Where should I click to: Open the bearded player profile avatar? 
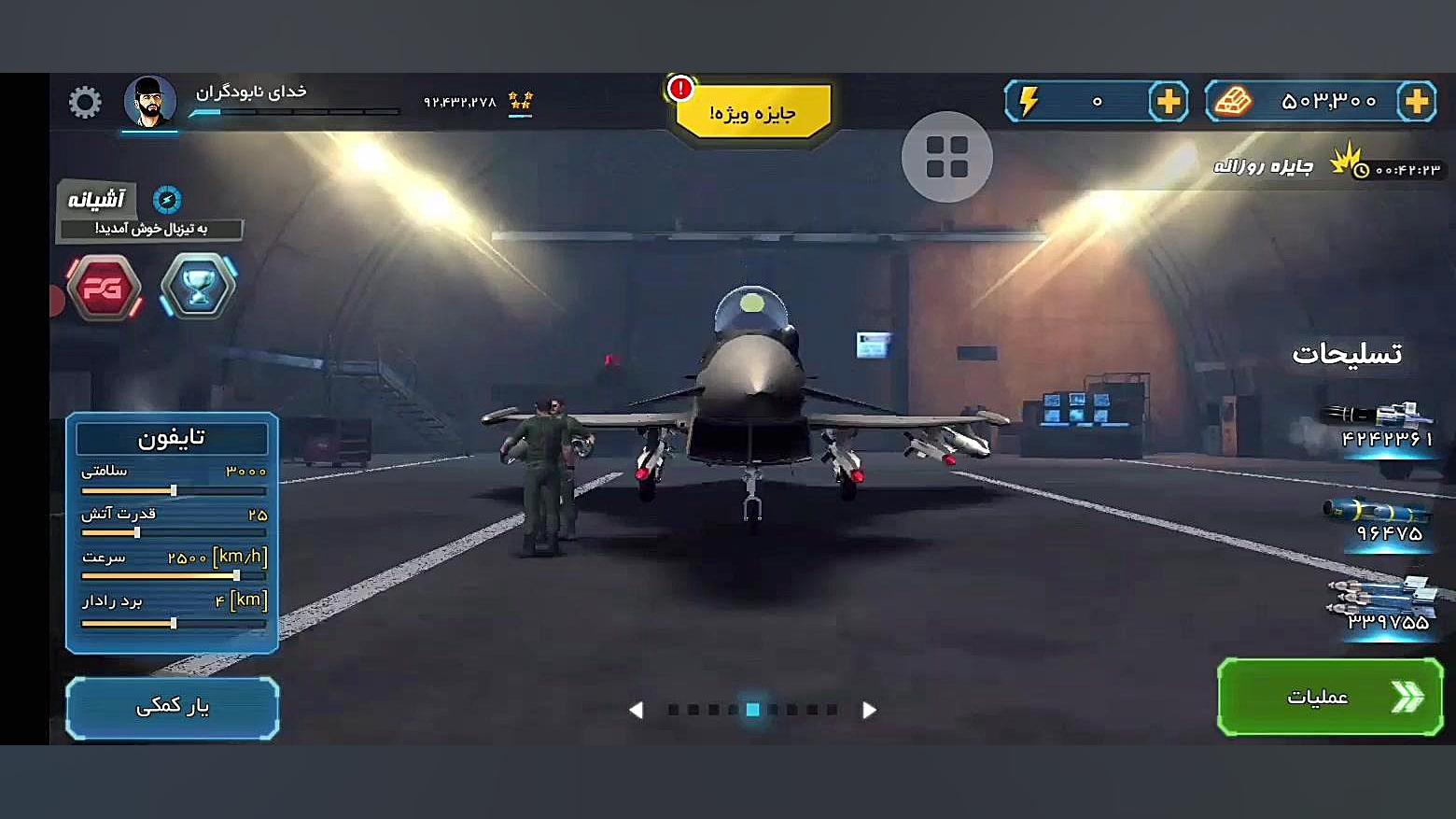(149, 102)
